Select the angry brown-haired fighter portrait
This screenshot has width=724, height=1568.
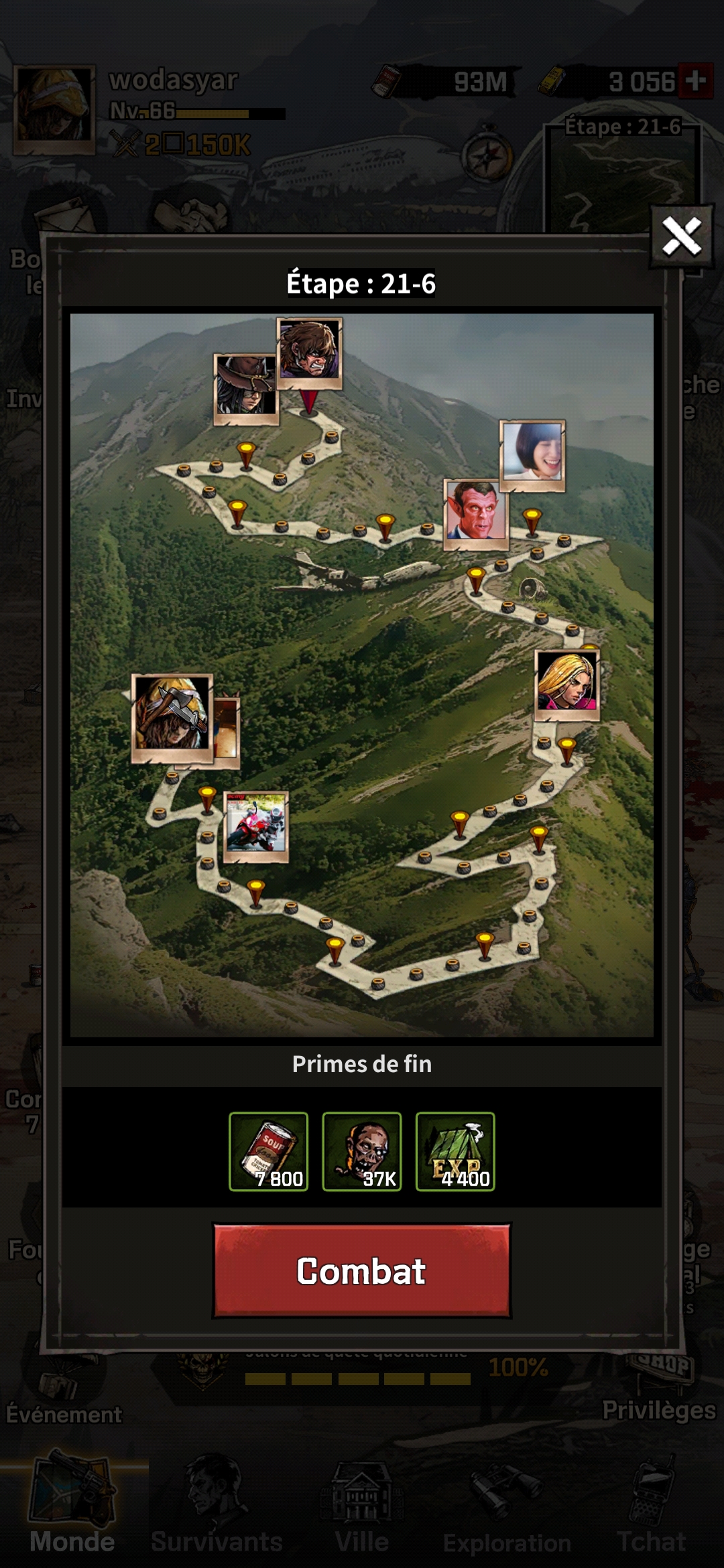click(x=309, y=353)
